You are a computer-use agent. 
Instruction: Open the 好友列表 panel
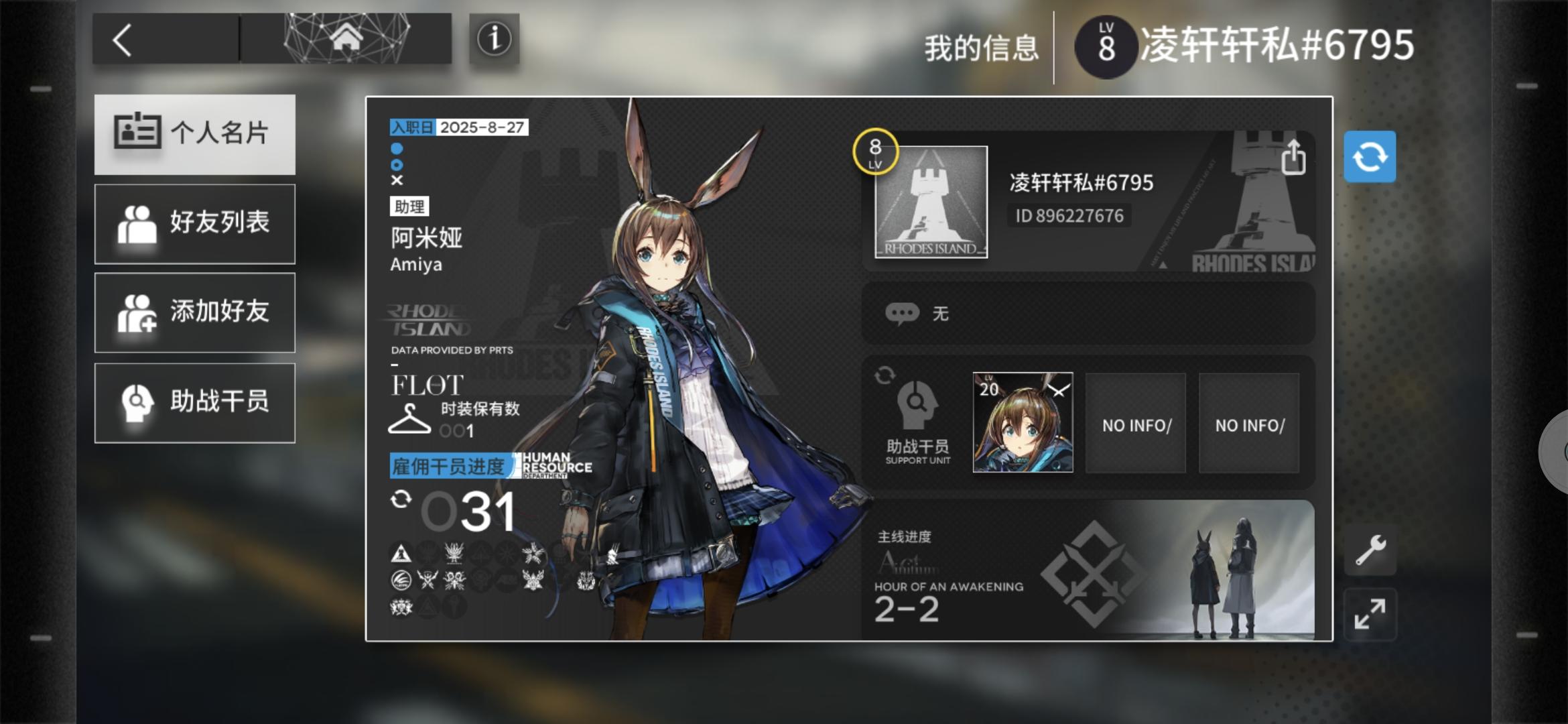[195, 223]
